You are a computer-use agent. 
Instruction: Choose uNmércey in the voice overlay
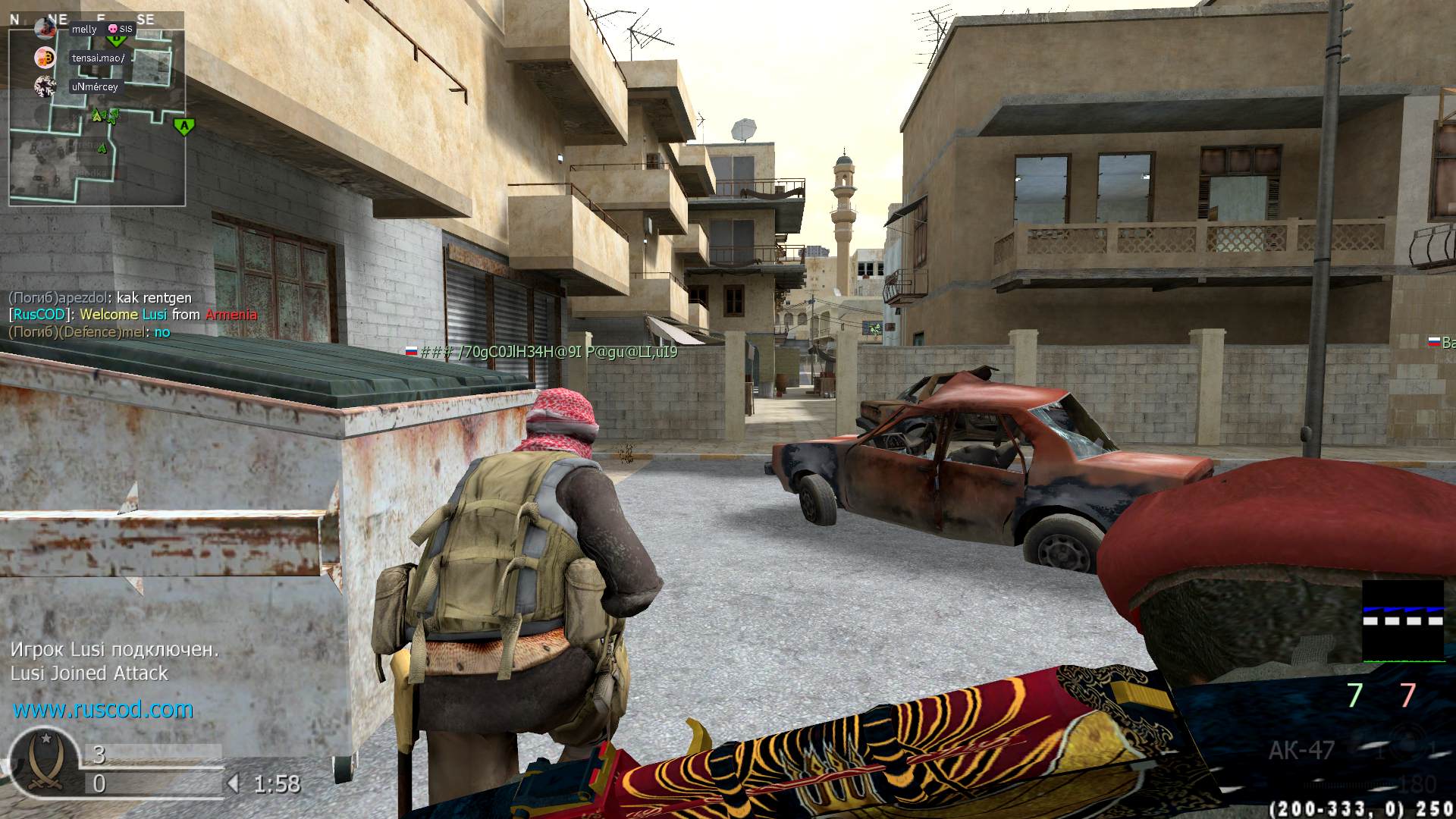[95, 86]
